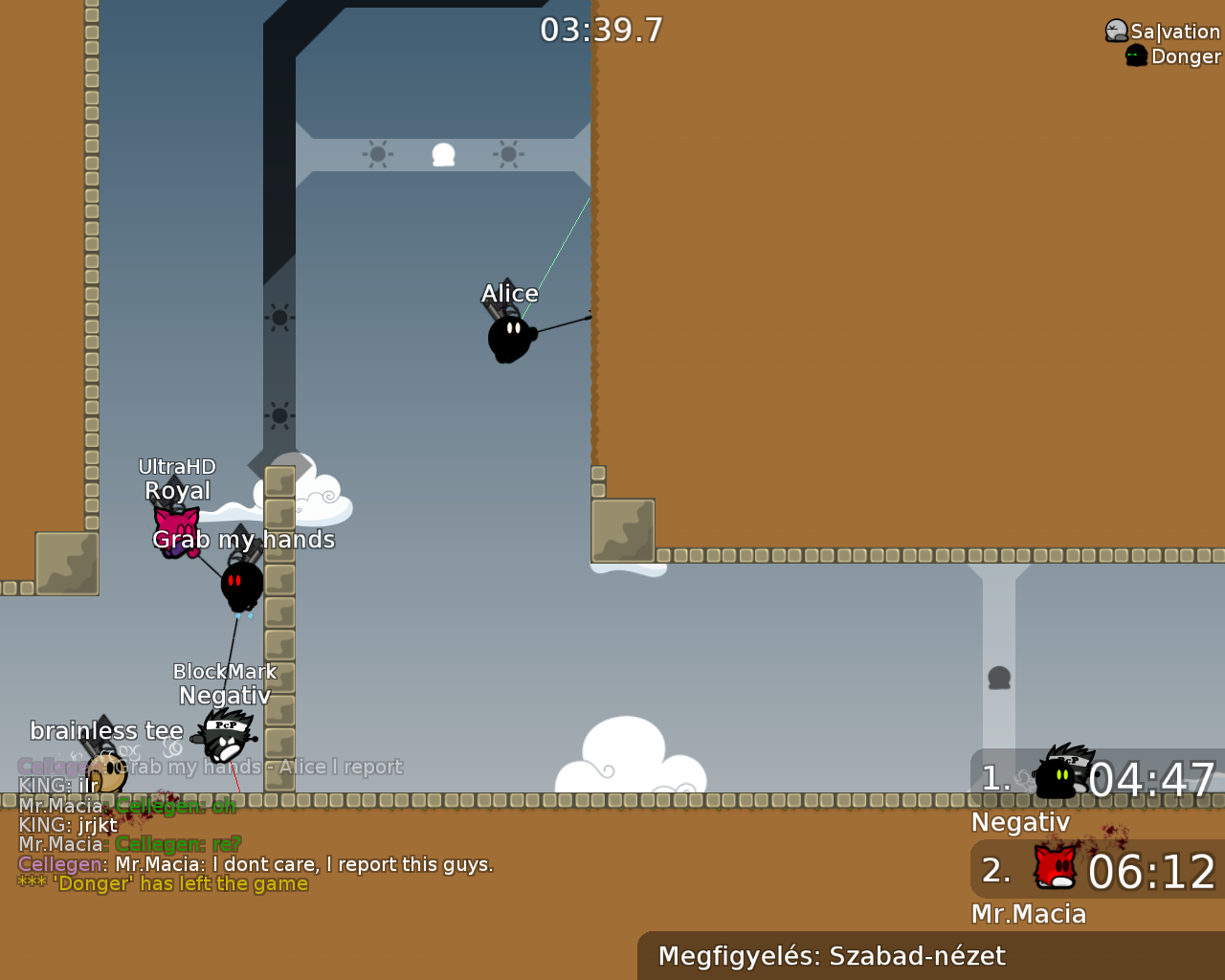
Task: Click the white ghost tee in the doorway
Action: [x=443, y=153]
